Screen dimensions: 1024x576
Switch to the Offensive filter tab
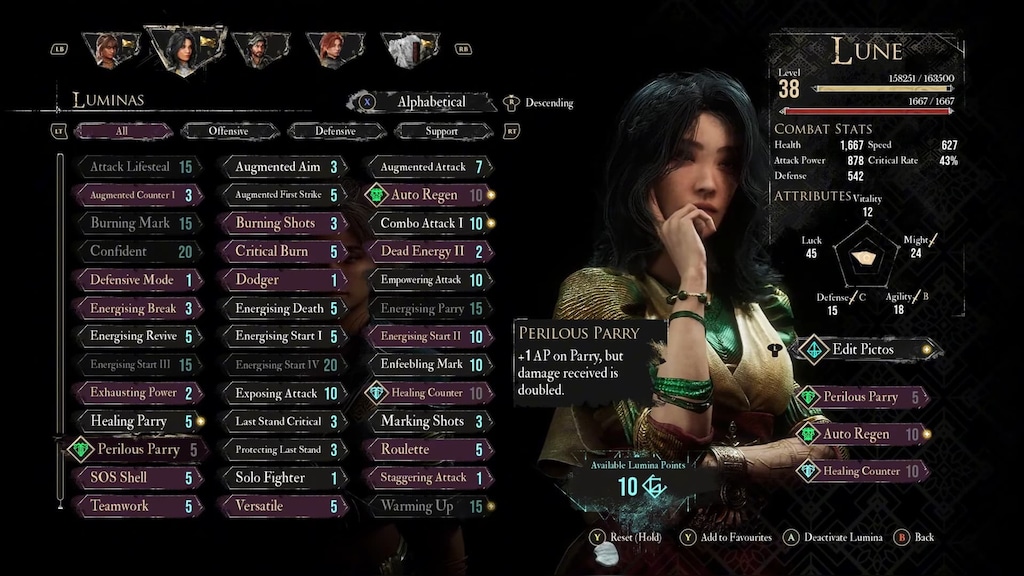tap(229, 131)
